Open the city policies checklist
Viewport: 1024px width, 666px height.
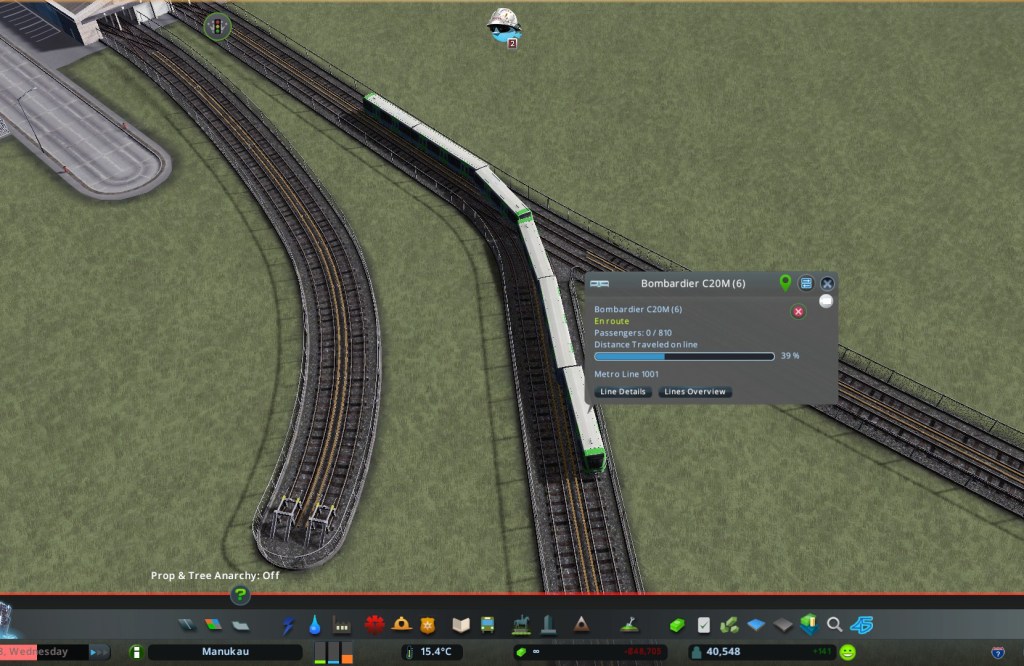point(704,625)
